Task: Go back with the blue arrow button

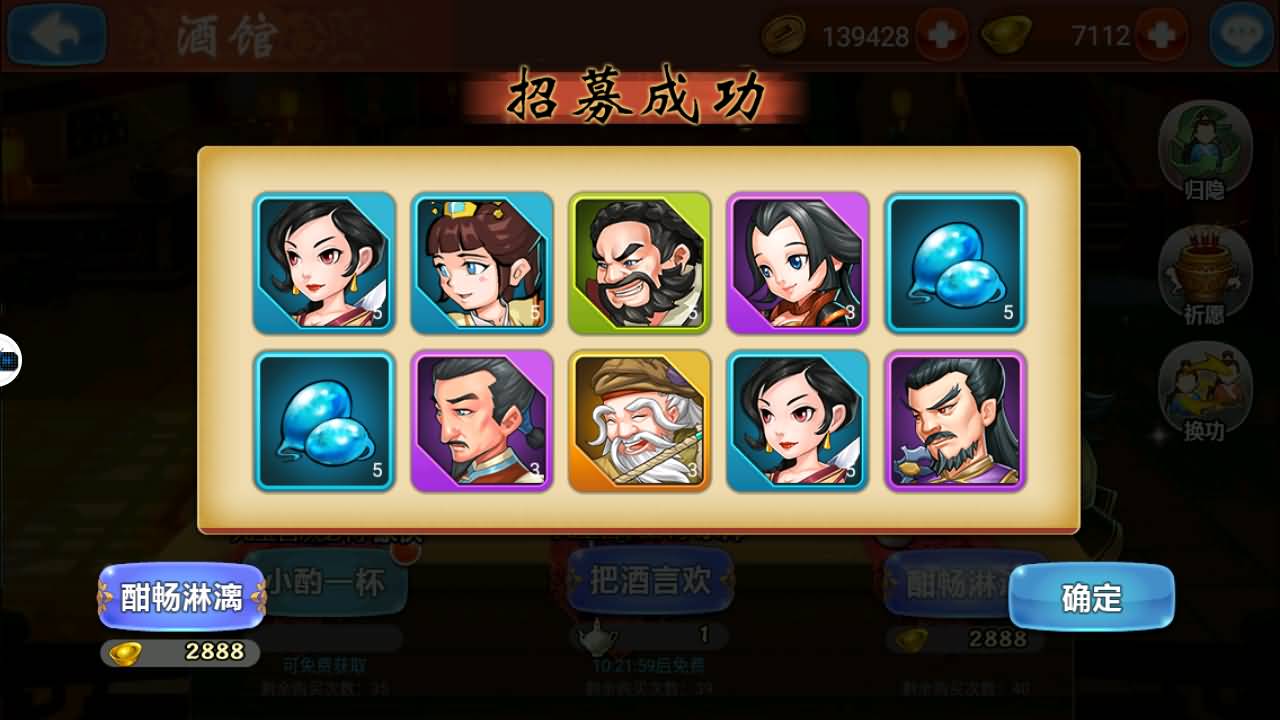Action: (56, 35)
